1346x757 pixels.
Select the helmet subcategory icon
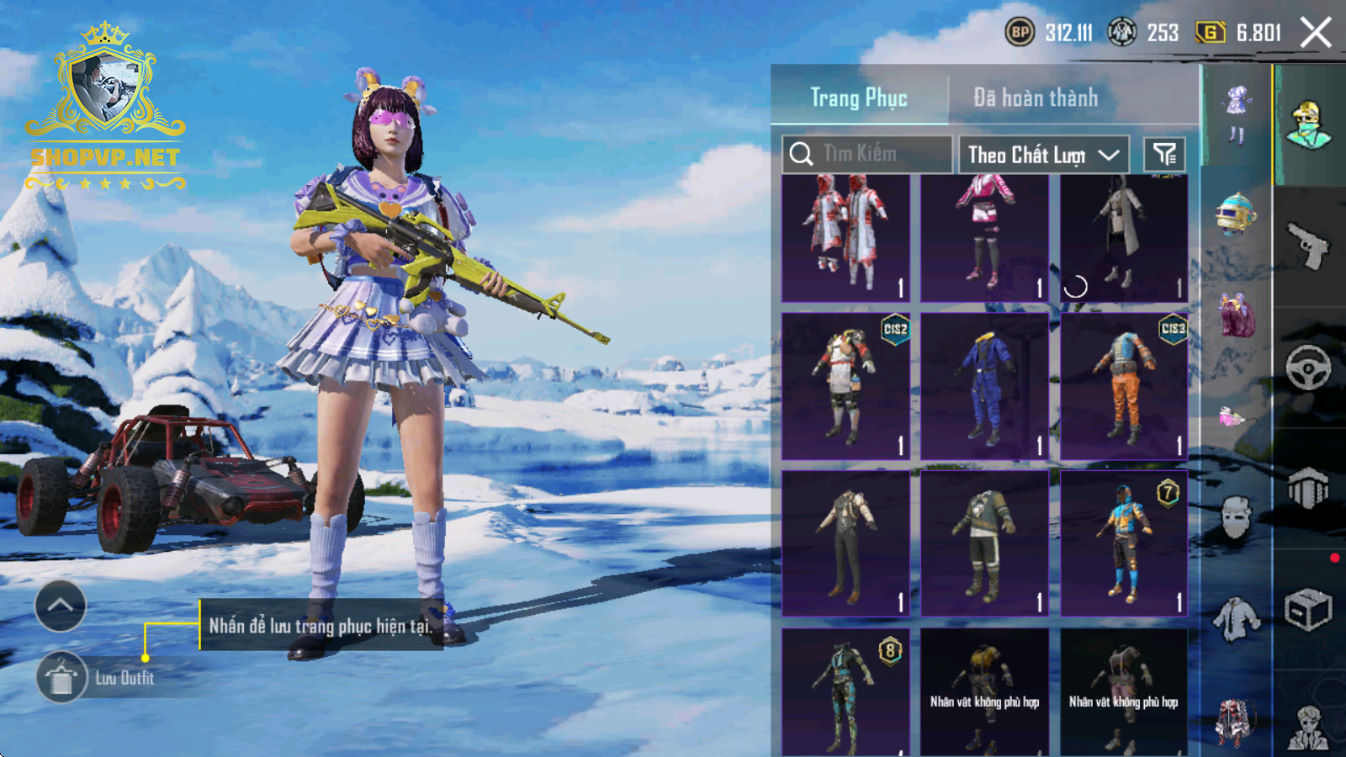[1236, 212]
